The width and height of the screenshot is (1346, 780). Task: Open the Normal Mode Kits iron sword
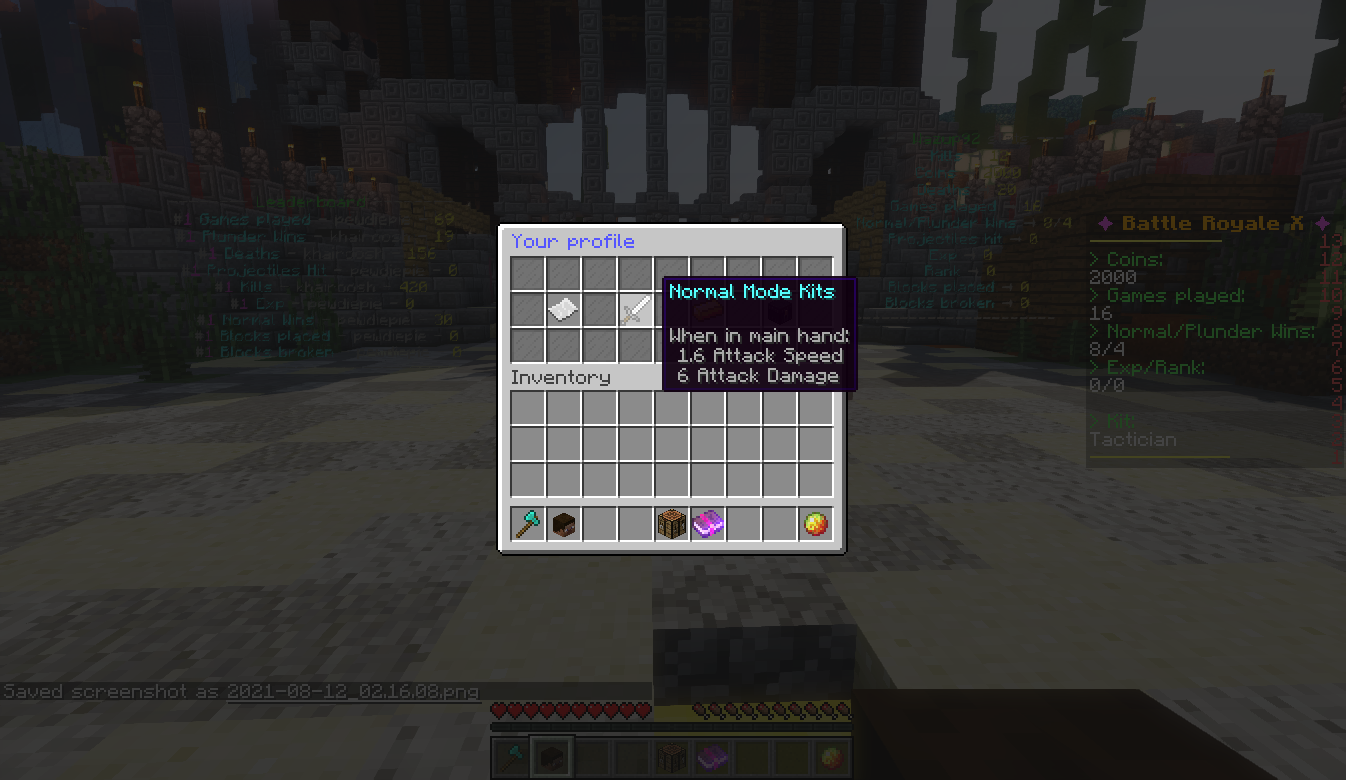point(635,310)
